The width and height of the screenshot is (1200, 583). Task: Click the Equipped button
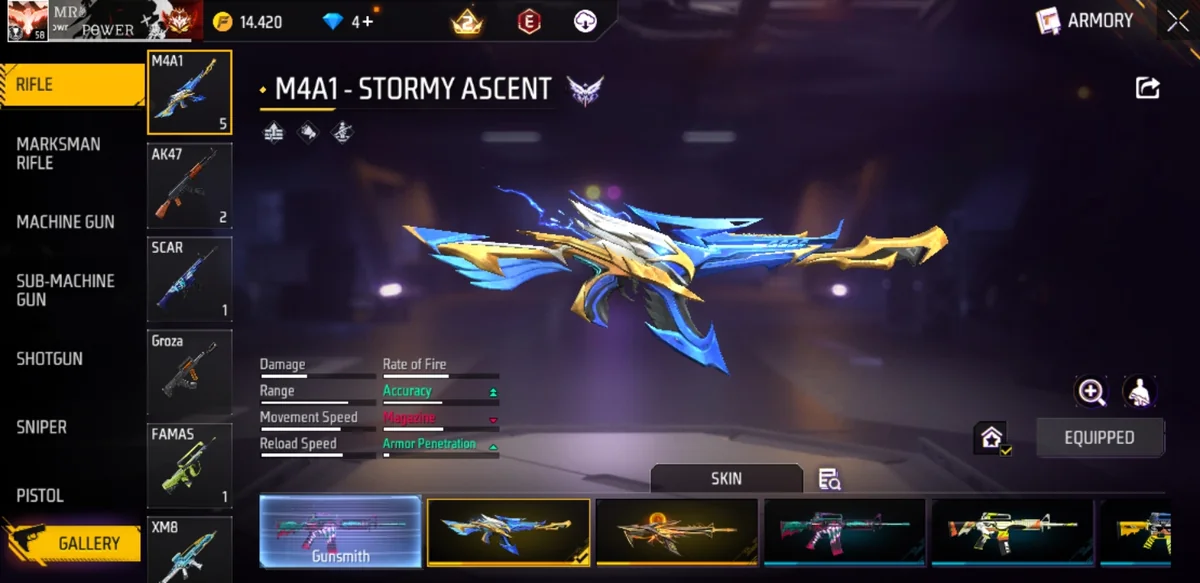click(1099, 437)
